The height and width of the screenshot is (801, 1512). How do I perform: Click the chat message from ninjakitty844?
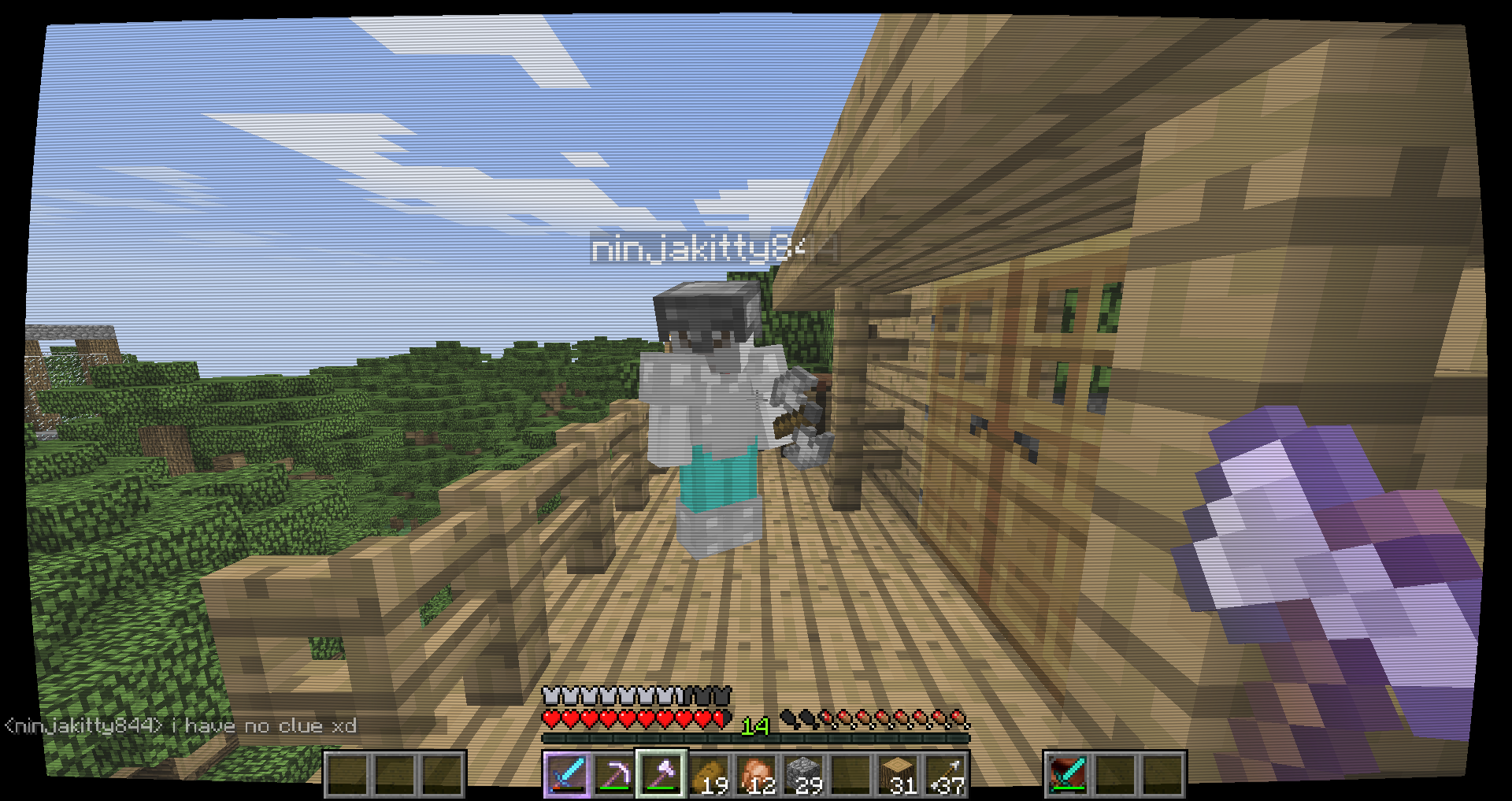tap(181, 726)
